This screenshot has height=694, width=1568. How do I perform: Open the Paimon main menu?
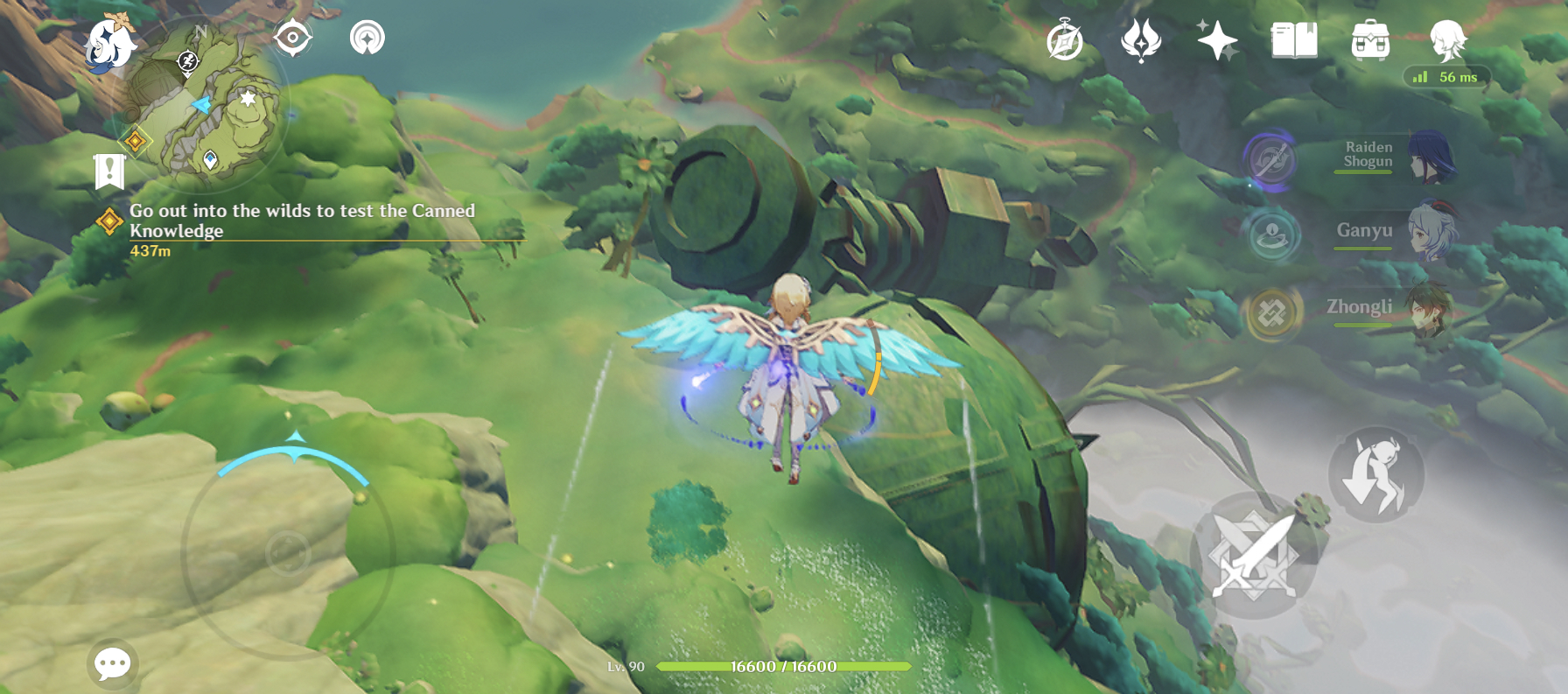tap(109, 42)
